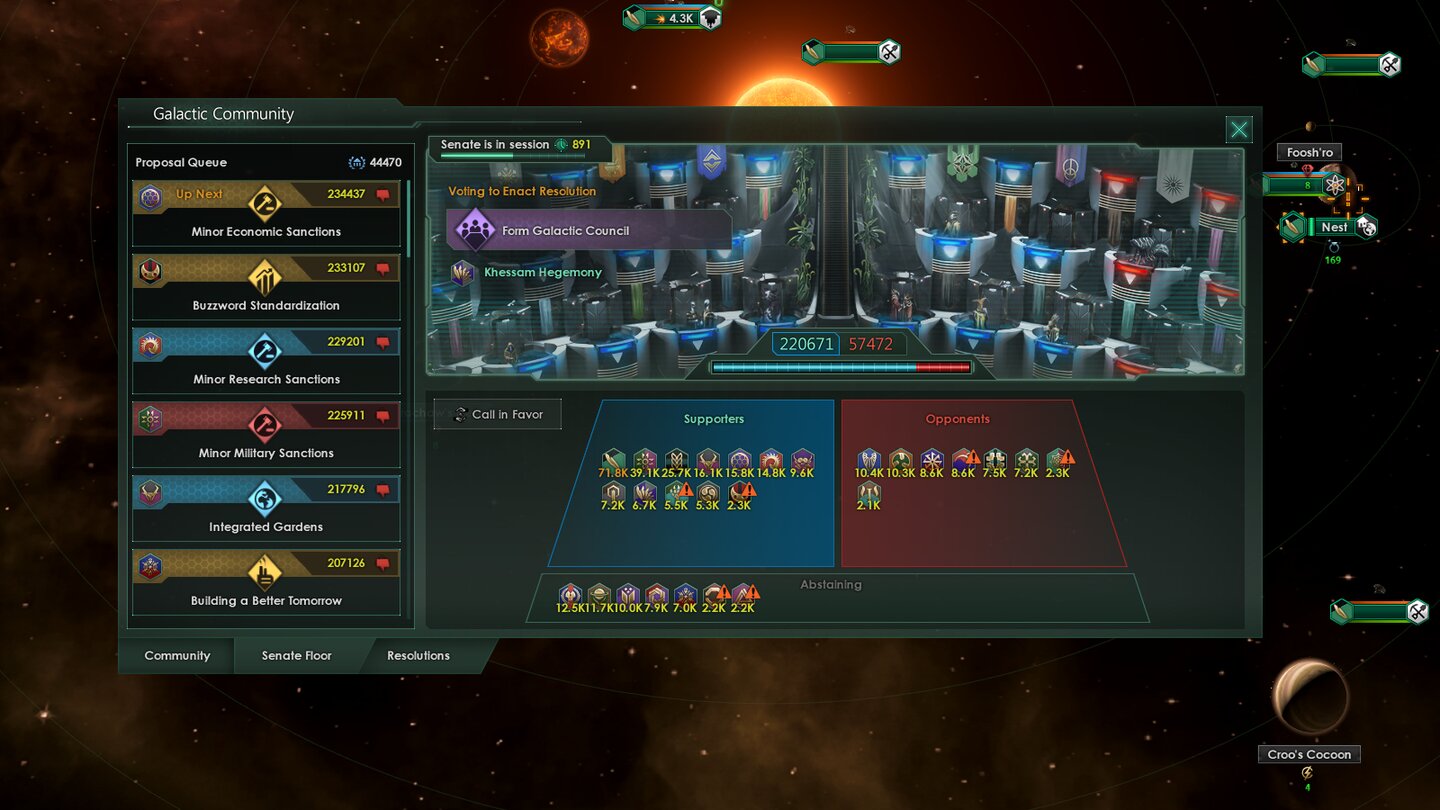This screenshot has width=1440, height=810.
Task: Click the Khessam Hegemony proposer name
Action: pos(542,272)
